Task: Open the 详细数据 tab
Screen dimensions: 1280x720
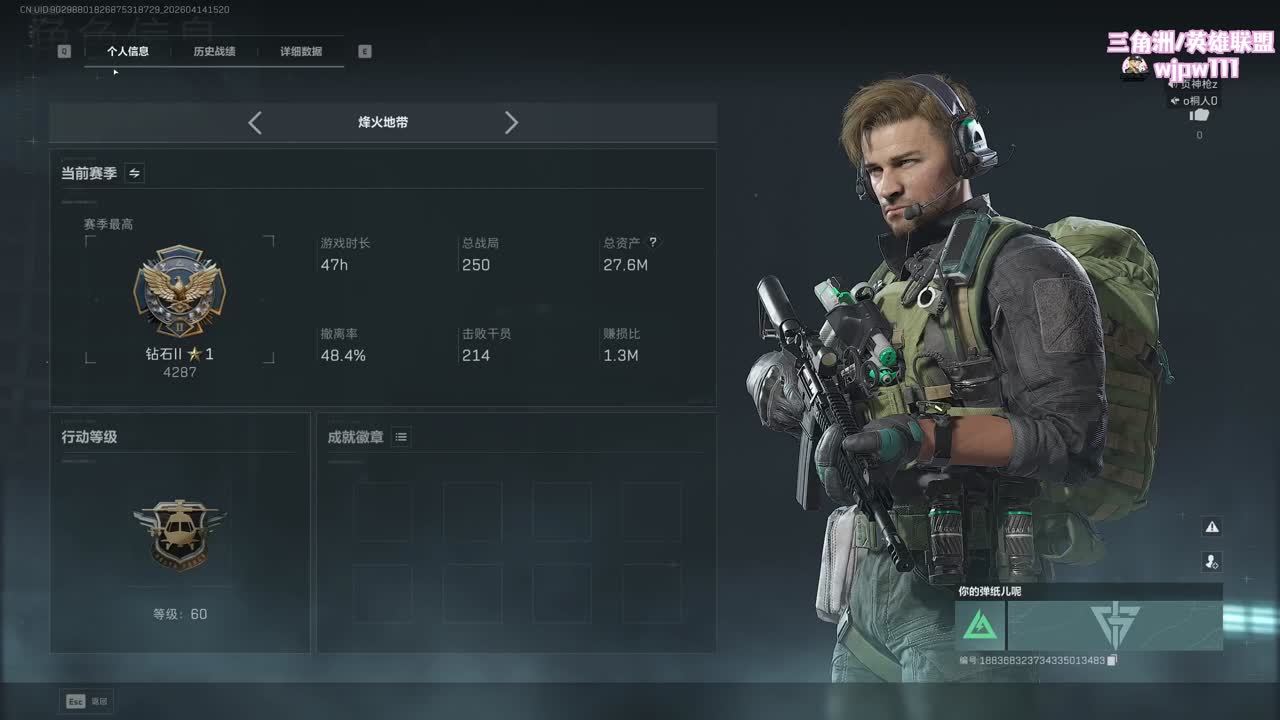Action: 301,51
